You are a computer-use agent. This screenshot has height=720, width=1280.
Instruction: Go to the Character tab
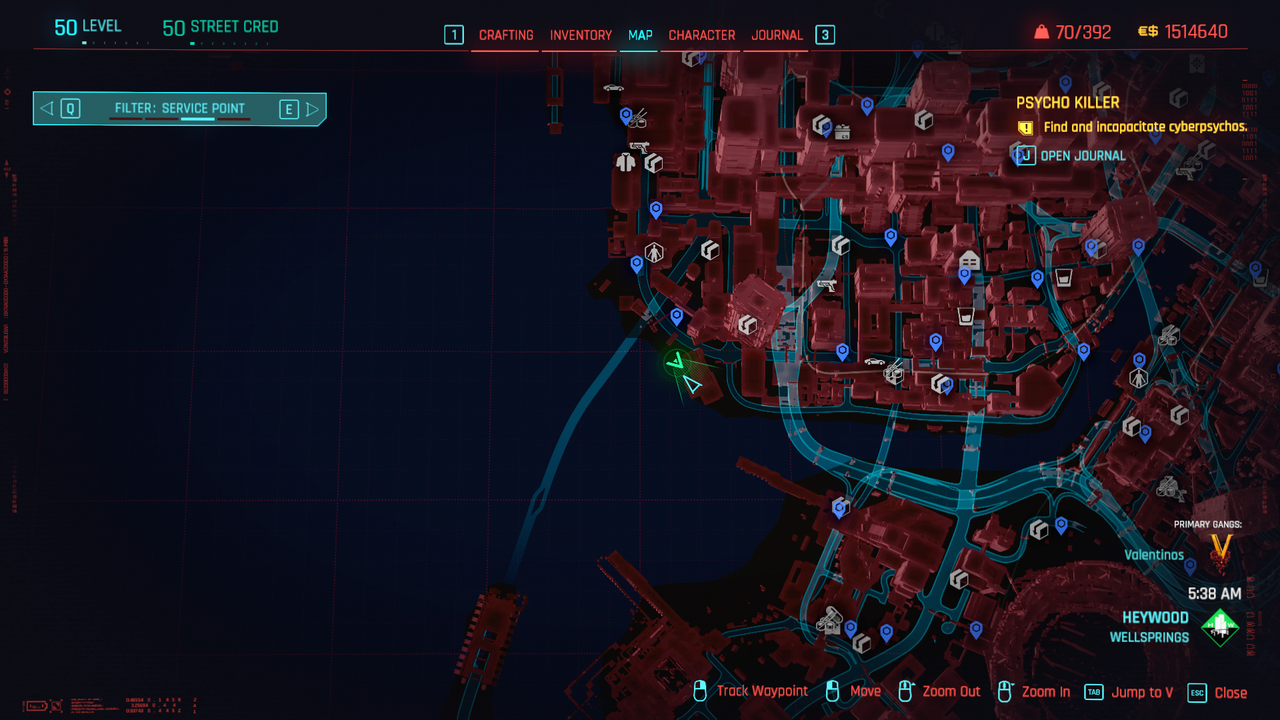702,35
